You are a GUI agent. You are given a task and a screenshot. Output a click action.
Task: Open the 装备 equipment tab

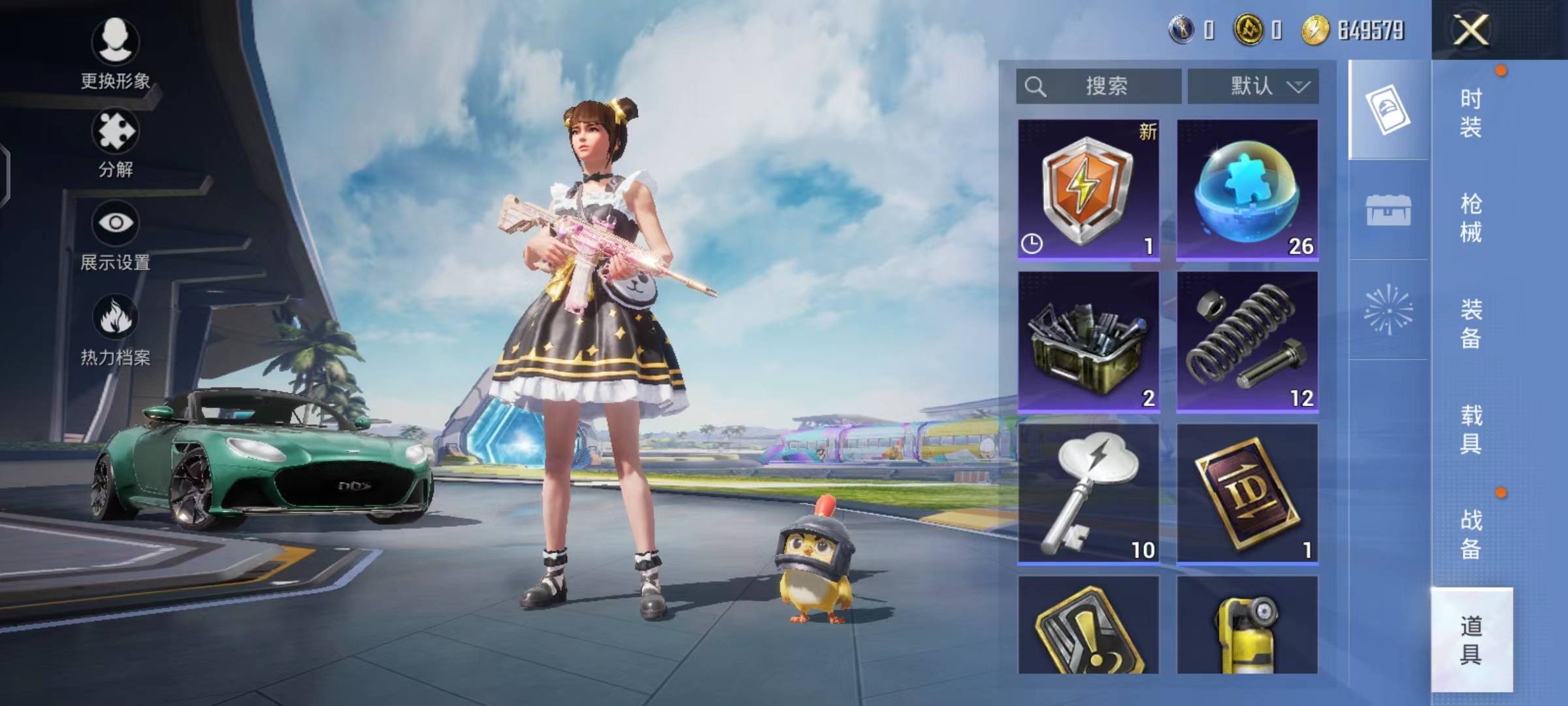1471,324
